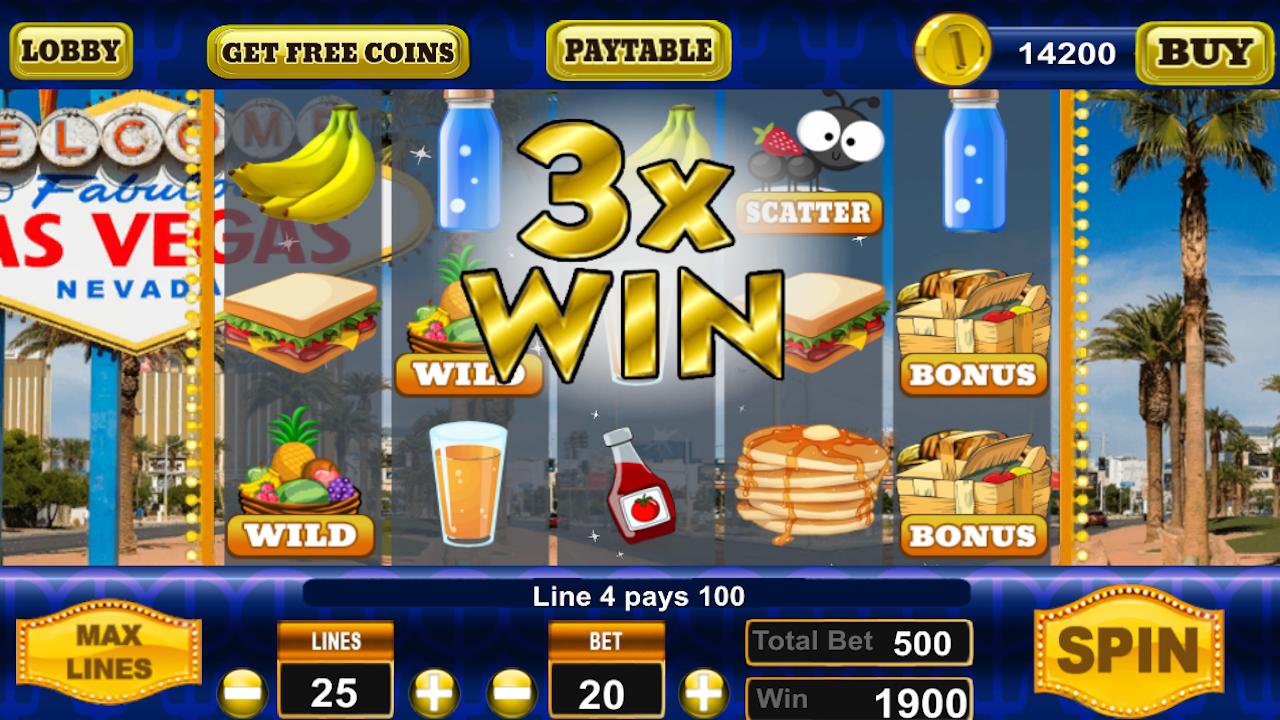This screenshot has height=720, width=1280.
Task: Click the milk bottle symbol on reel five
Action: (975, 160)
